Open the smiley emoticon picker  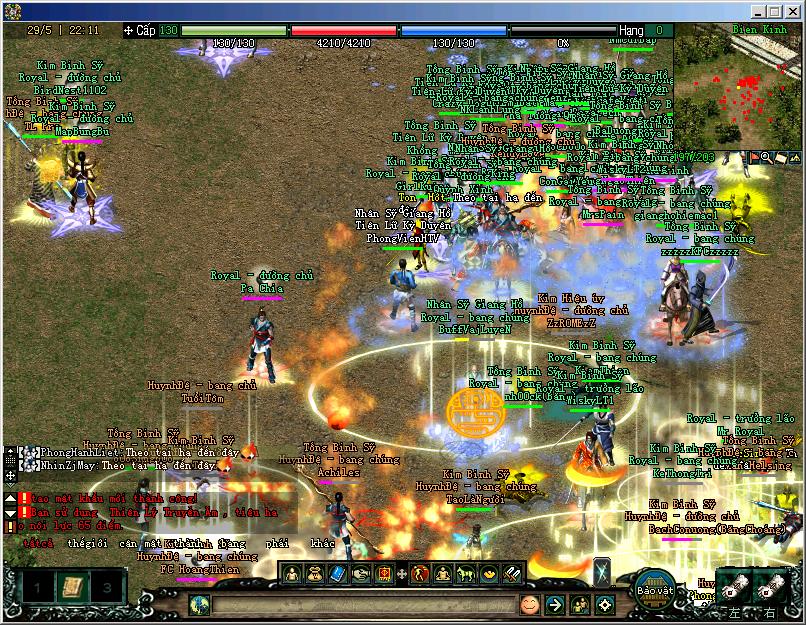pyautogui.click(x=529, y=605)
